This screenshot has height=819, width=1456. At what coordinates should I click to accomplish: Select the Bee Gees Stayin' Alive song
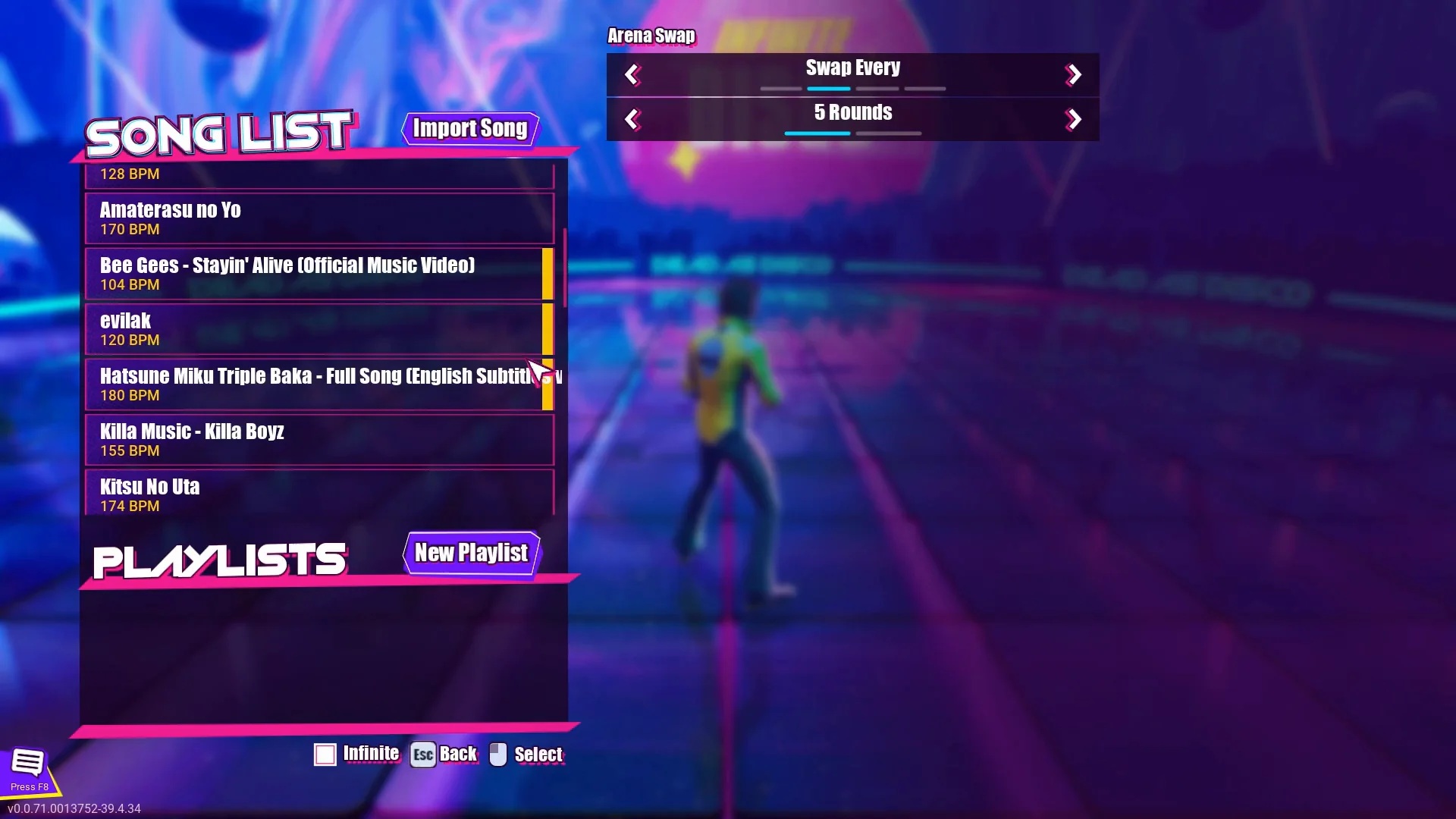318,274
